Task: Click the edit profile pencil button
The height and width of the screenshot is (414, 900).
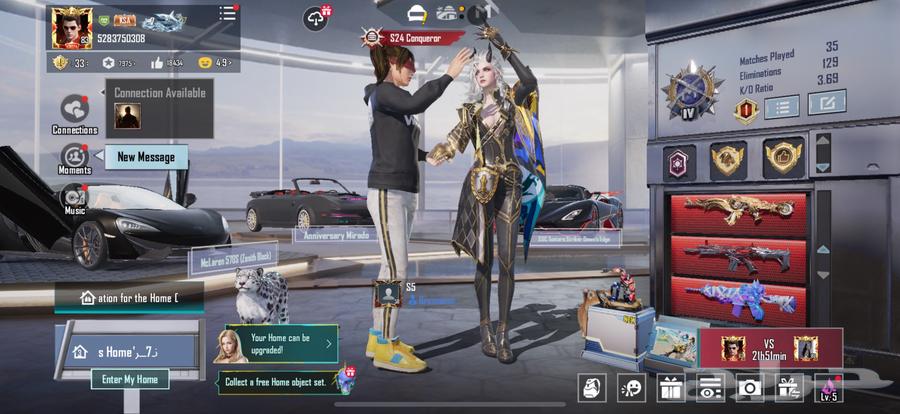Action: coord(826,102)
